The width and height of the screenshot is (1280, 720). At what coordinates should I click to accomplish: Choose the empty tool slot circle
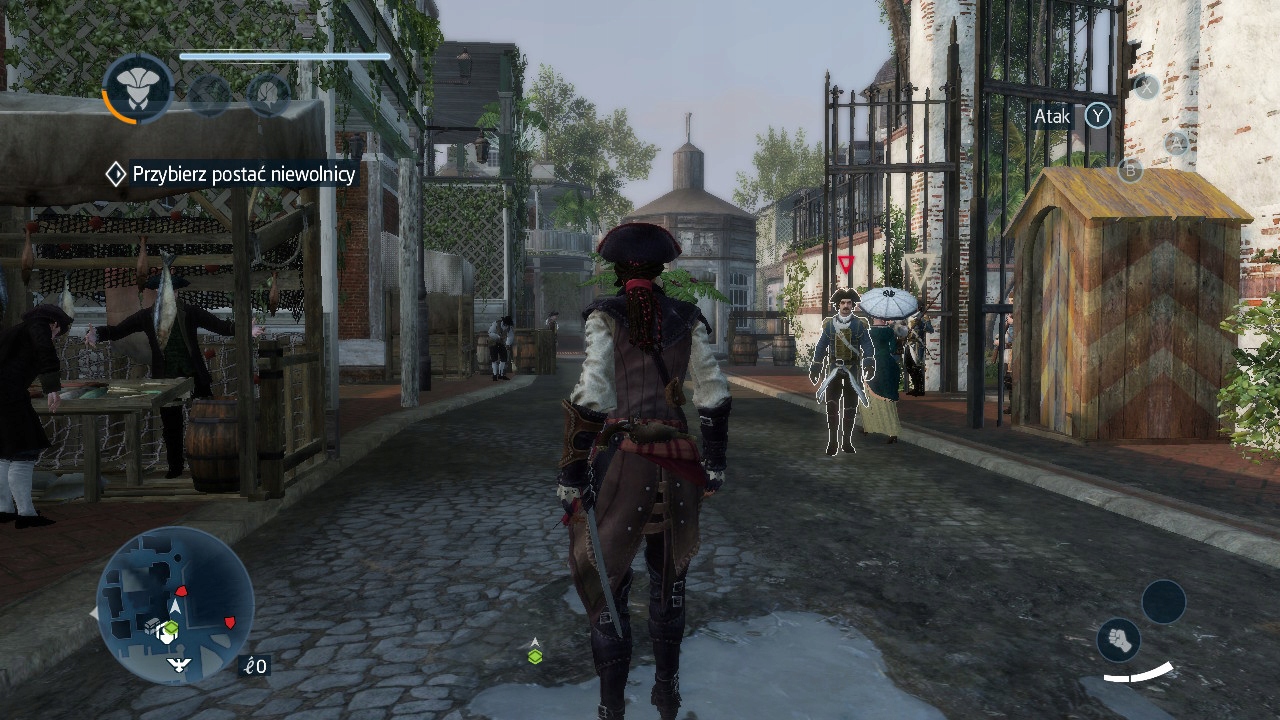pos(1163,602)
